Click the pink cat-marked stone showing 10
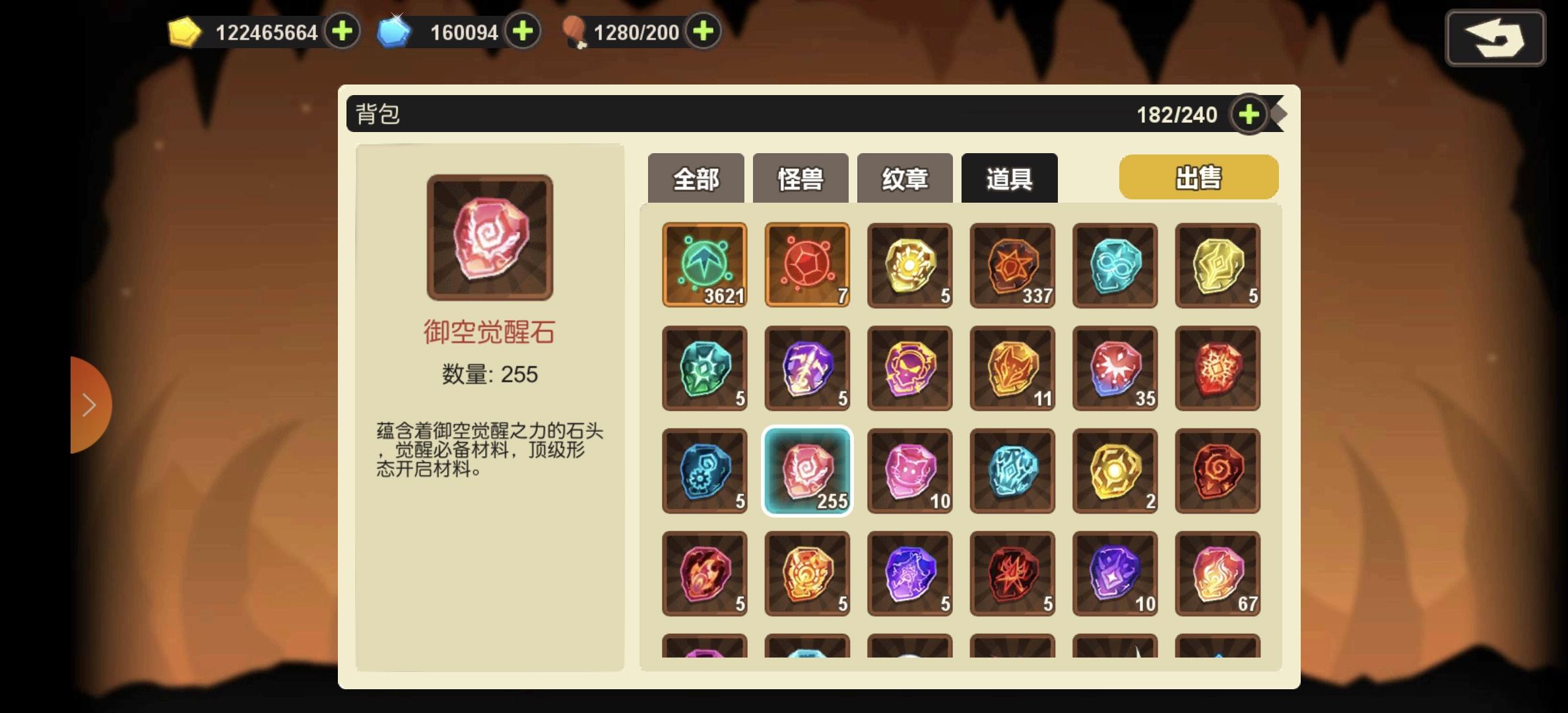Image resolution: width=1568 pixels, height=713 pixels. coord(909,471)
